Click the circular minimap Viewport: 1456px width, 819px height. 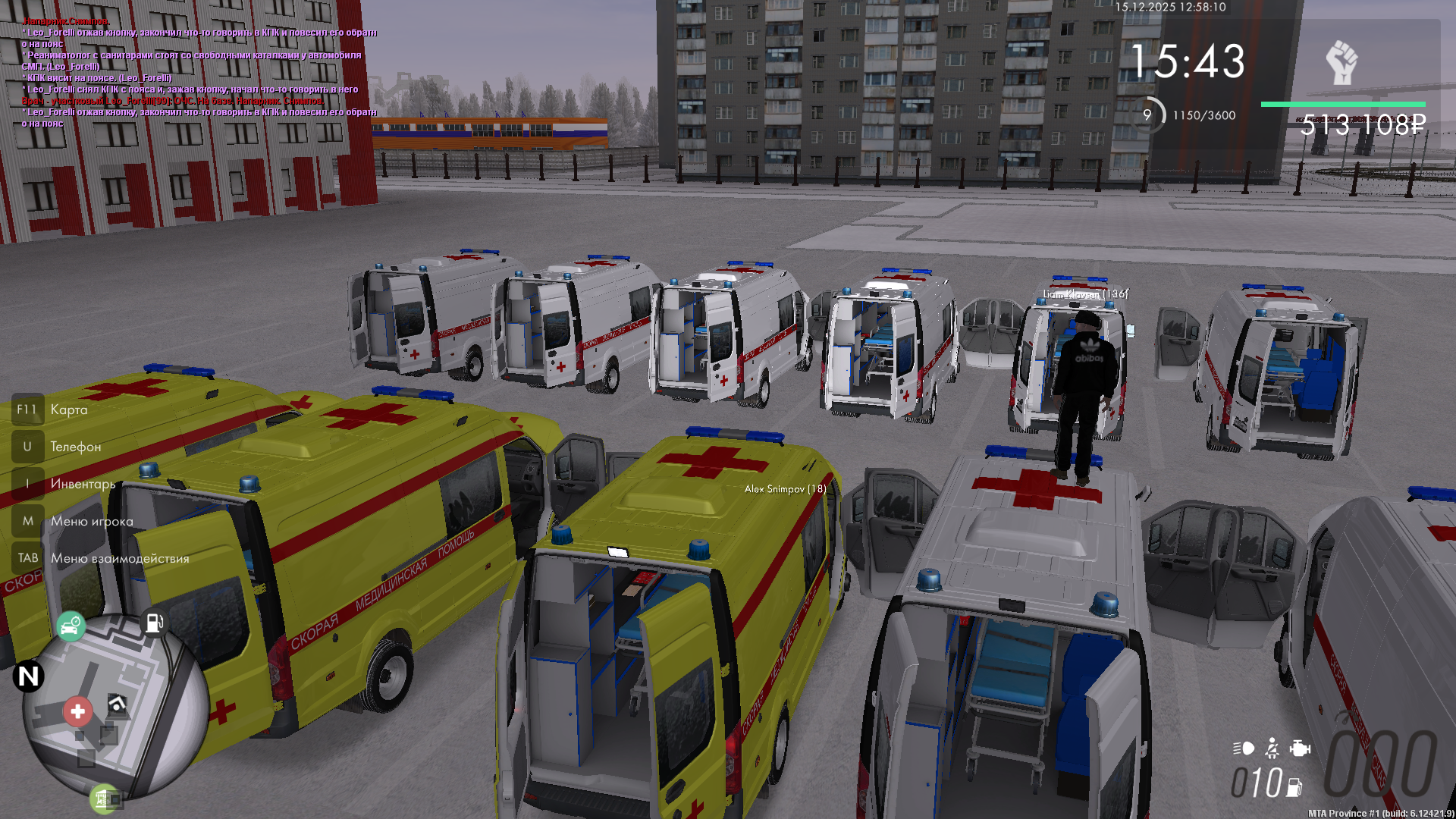coord(115,705)
